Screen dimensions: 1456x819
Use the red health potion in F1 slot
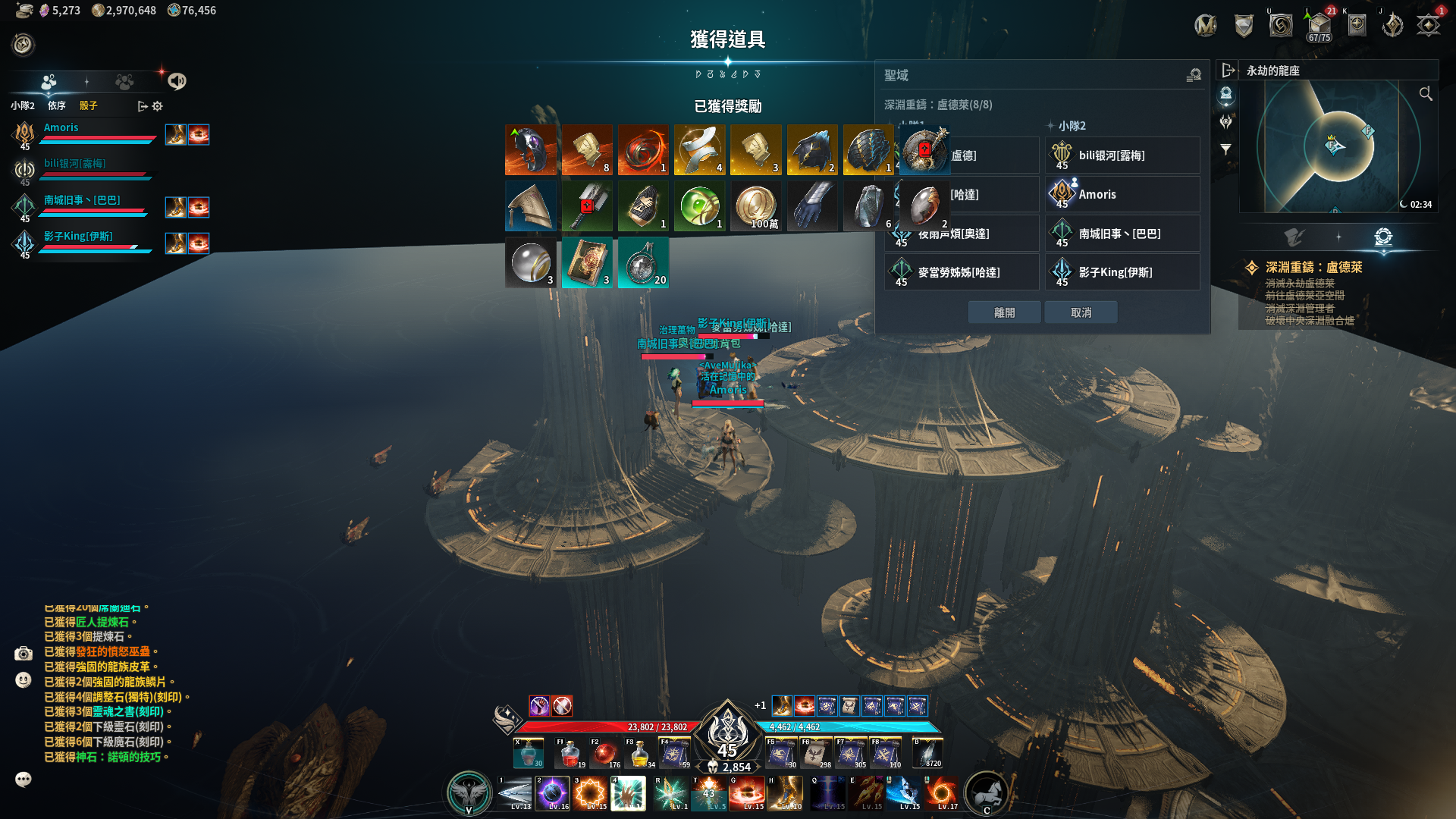(x=570, y=753)
